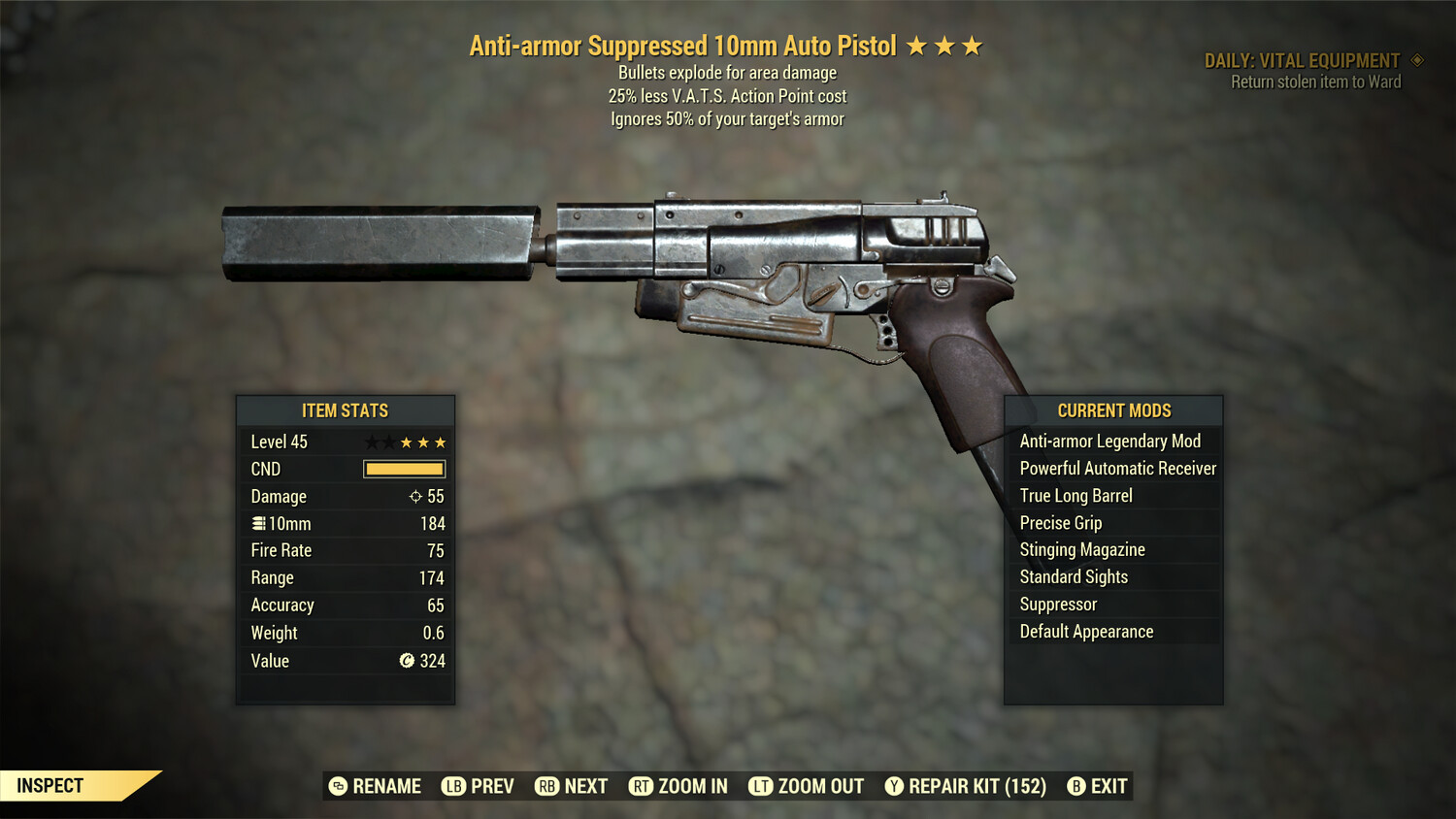Enable the Suppressor mod entry

[x=1058, y=604]
